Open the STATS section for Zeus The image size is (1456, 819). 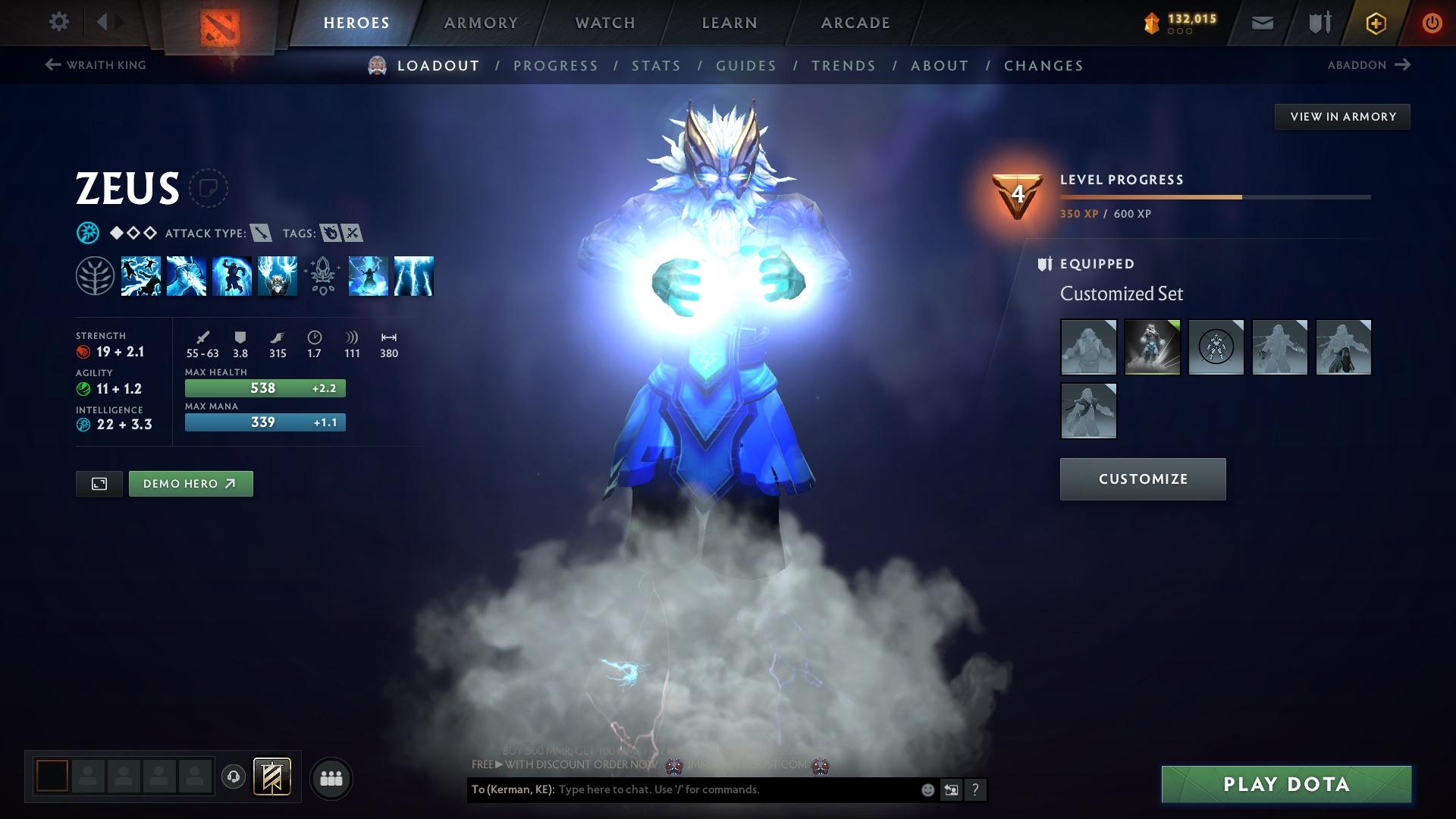coord(657,66)
